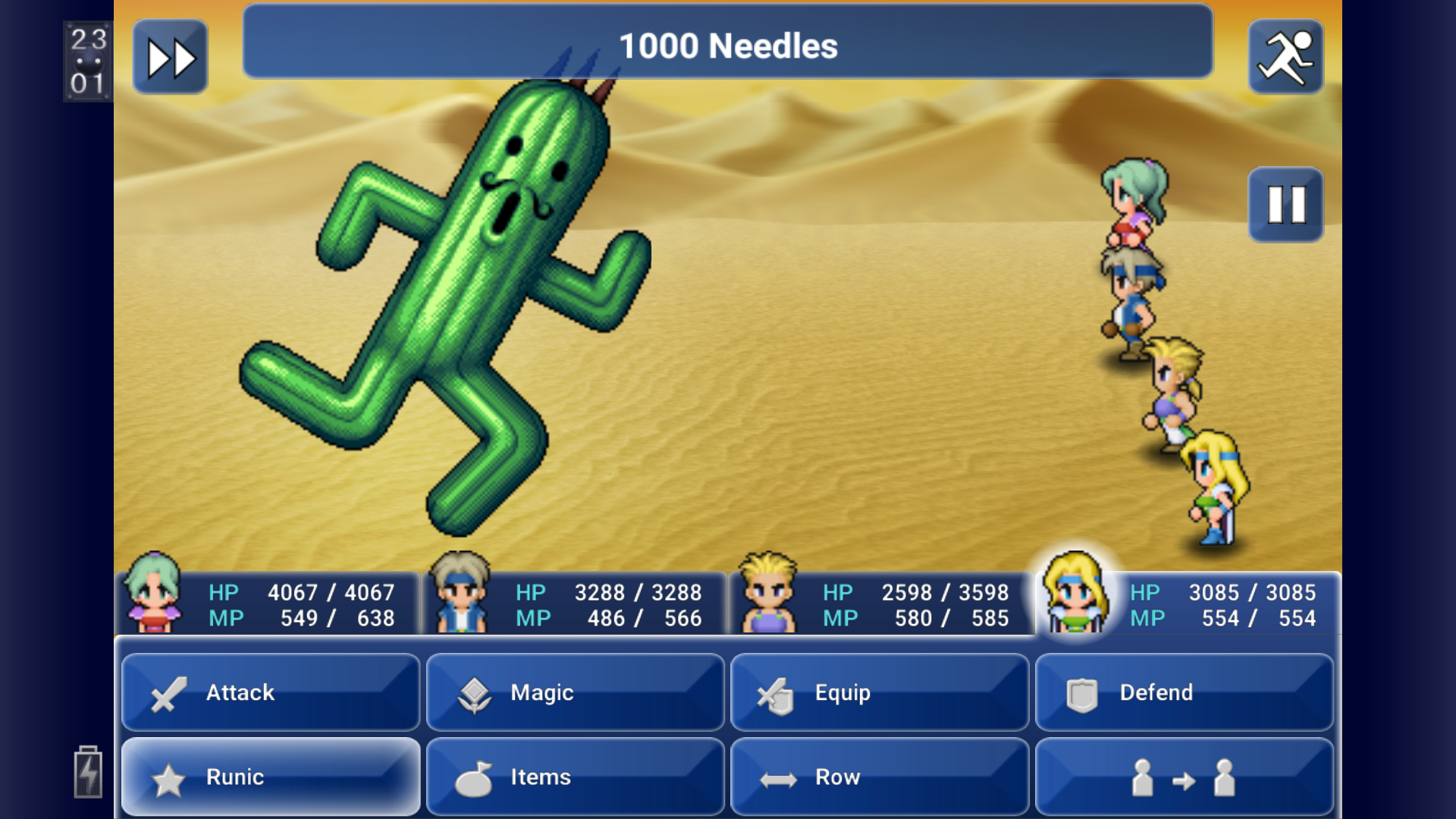This screenshot has width=1456, height=819.
Task: Tap the running-figure flee button
Action: coord(1285,58)
